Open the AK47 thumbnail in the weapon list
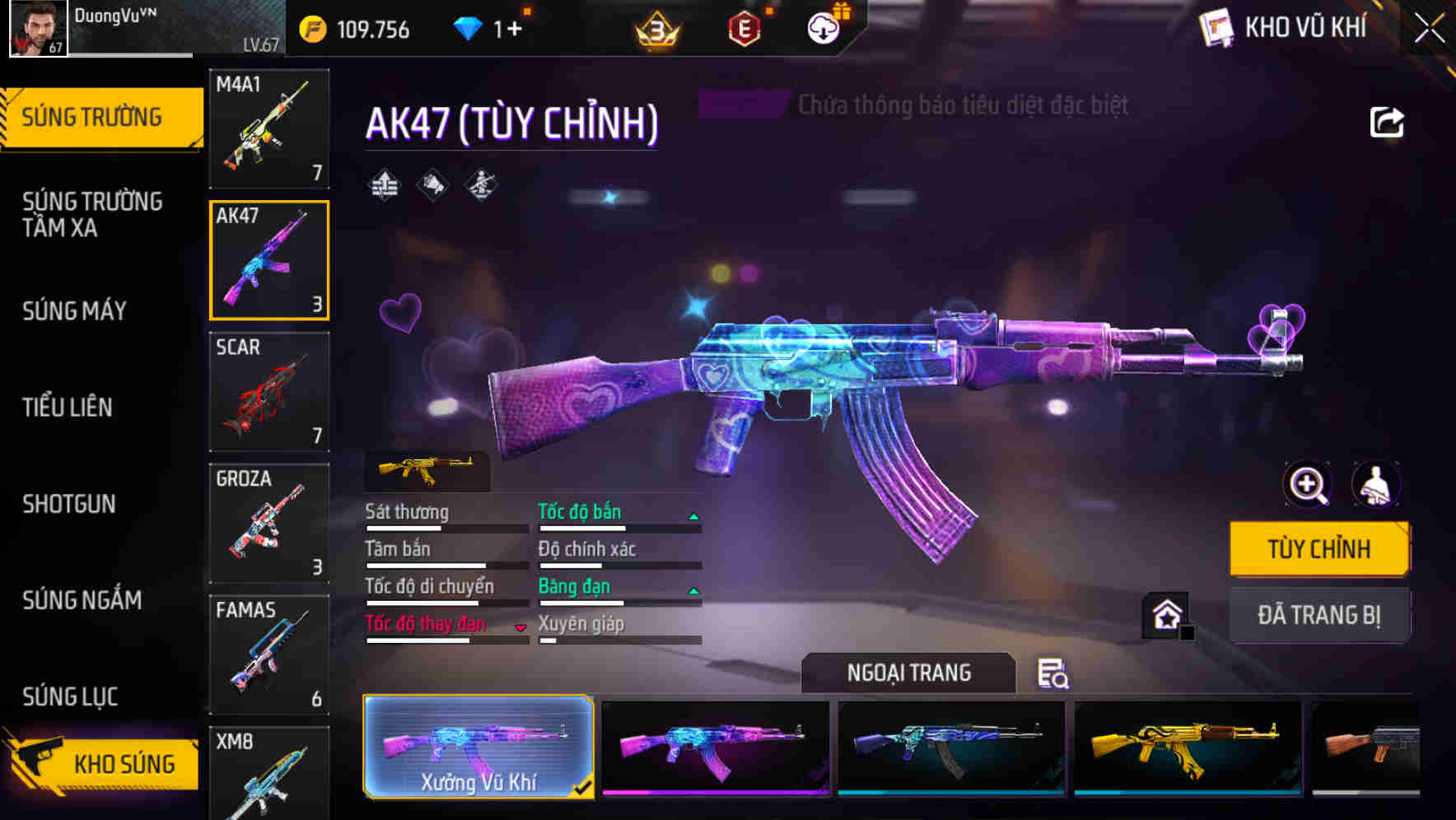Screen dimensions: 1456x820 pos(268,261)
